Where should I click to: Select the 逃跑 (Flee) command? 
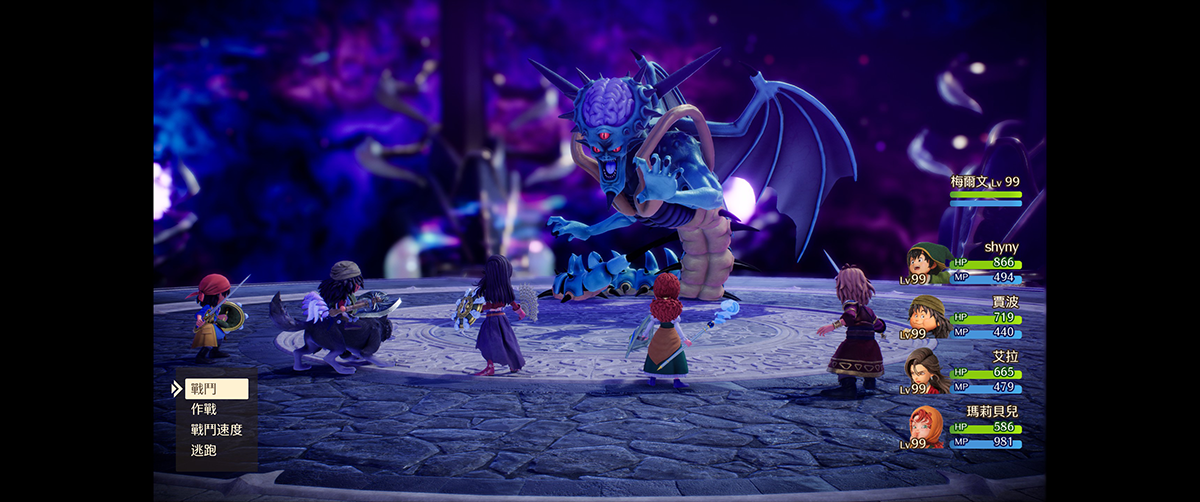click(204, 450)
